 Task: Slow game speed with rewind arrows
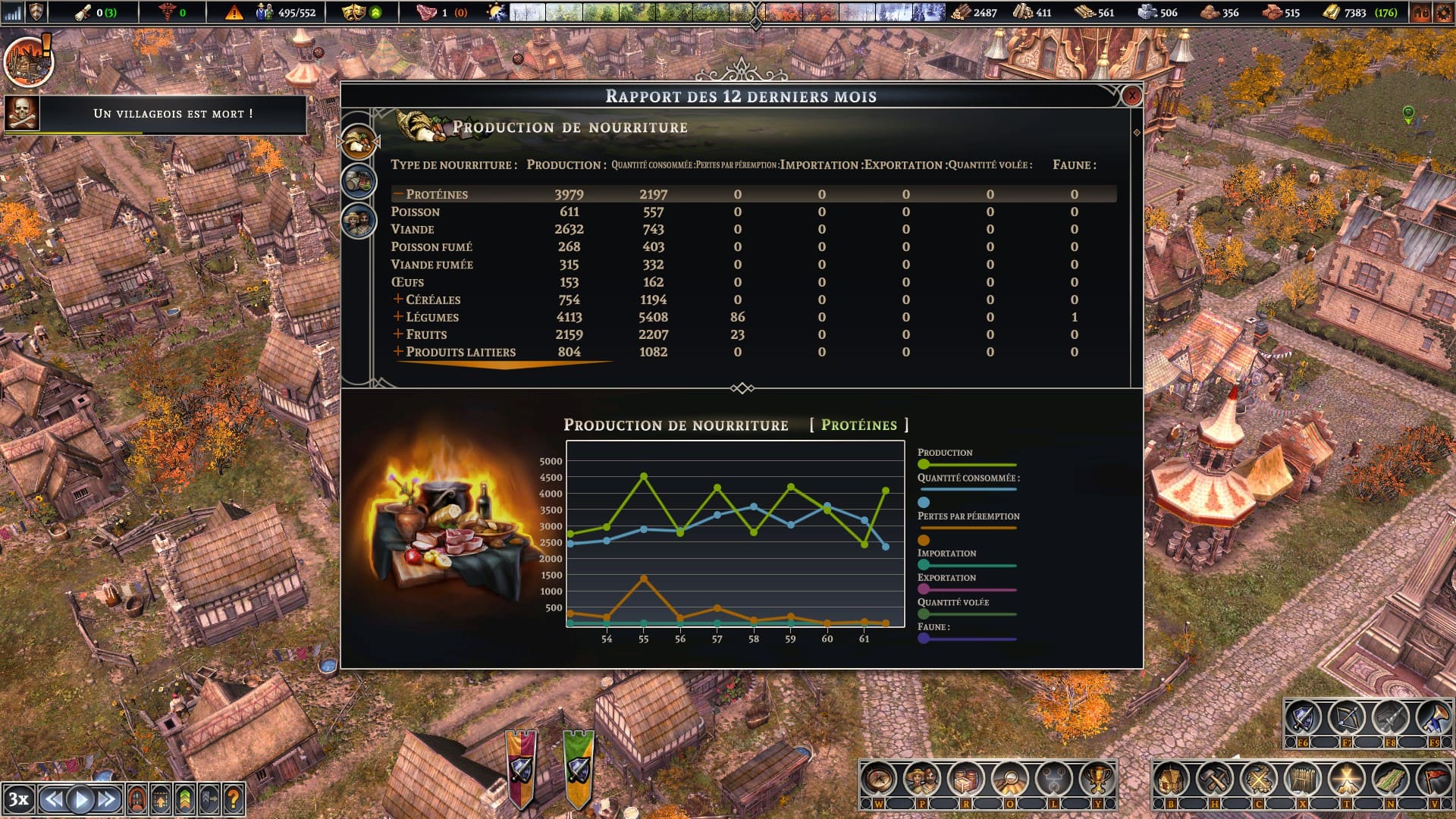pyautogui.click(x=53, y=799)
